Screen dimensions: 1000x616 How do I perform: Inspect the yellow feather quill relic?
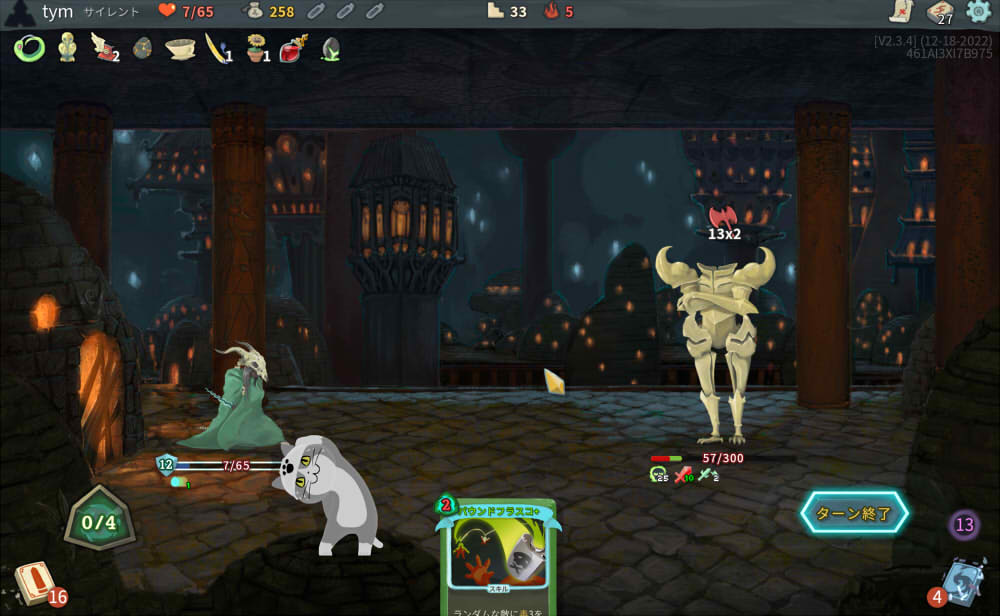(217, 47)
